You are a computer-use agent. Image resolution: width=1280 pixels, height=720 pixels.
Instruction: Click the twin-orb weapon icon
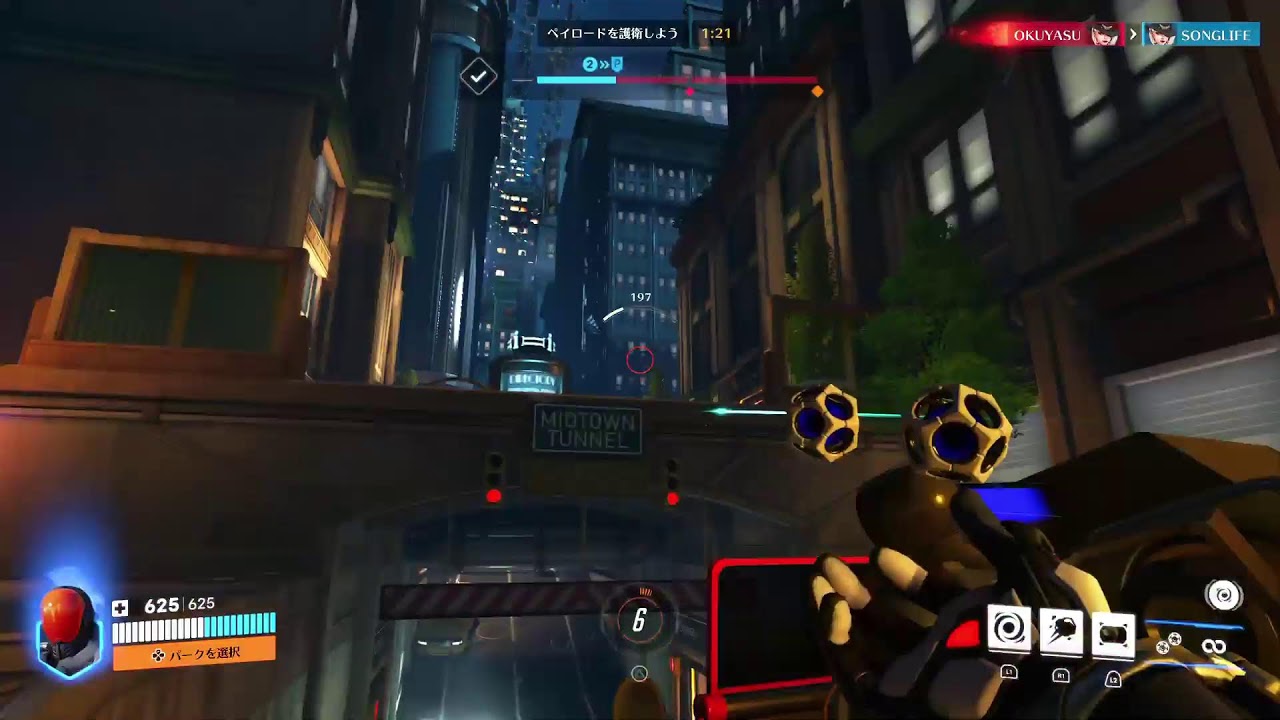[1169, 643]
